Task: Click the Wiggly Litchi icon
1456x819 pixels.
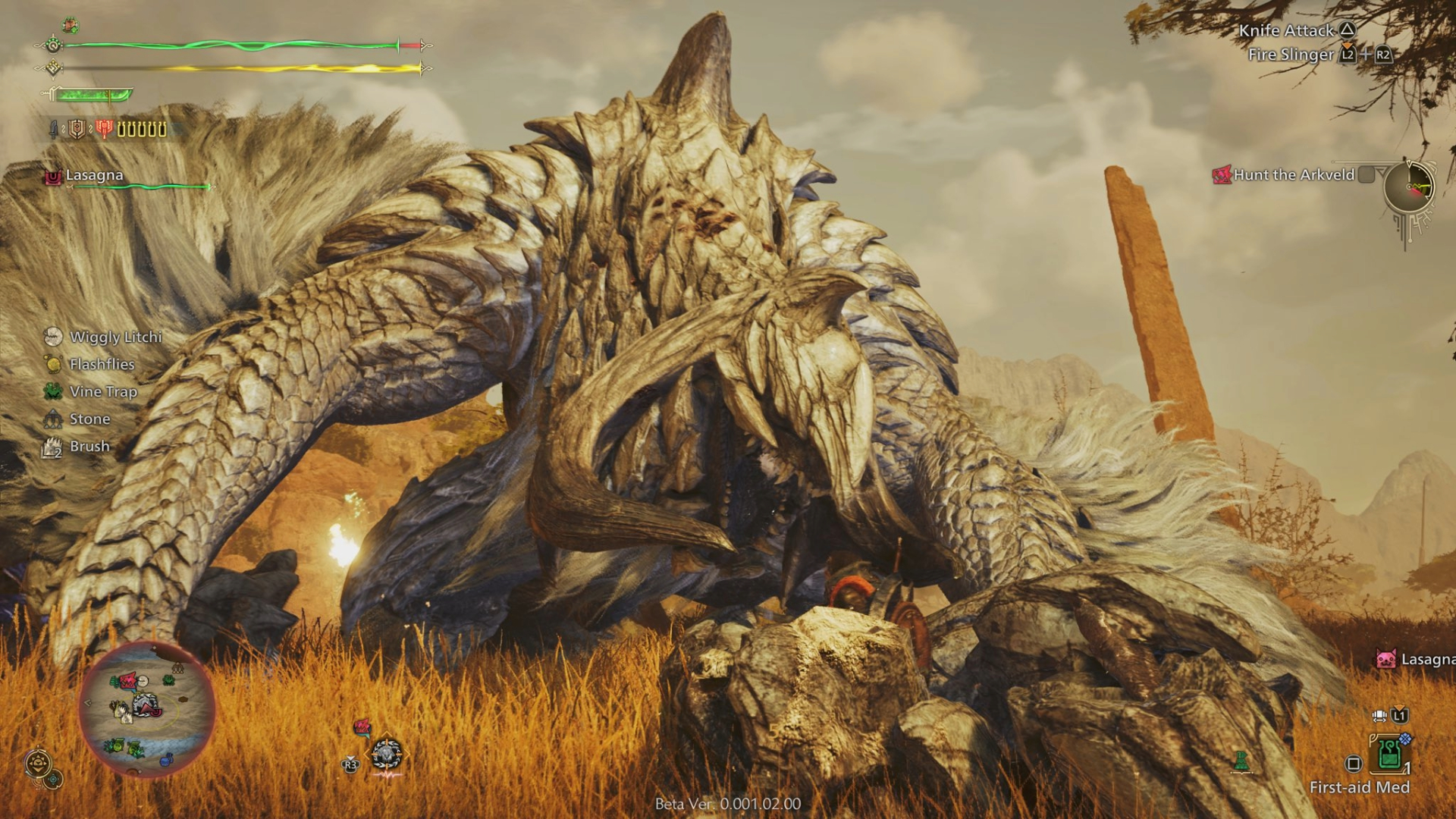Action: coord(52,337)
